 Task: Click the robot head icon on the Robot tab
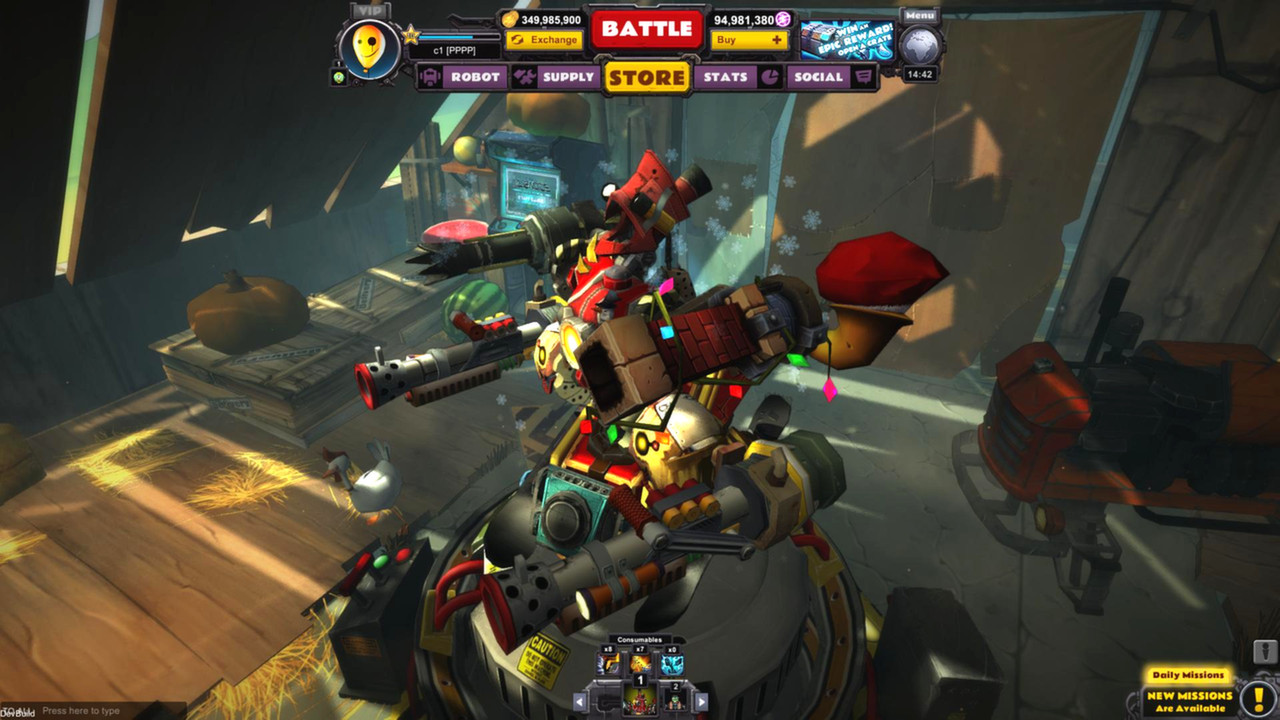[430, 77]
